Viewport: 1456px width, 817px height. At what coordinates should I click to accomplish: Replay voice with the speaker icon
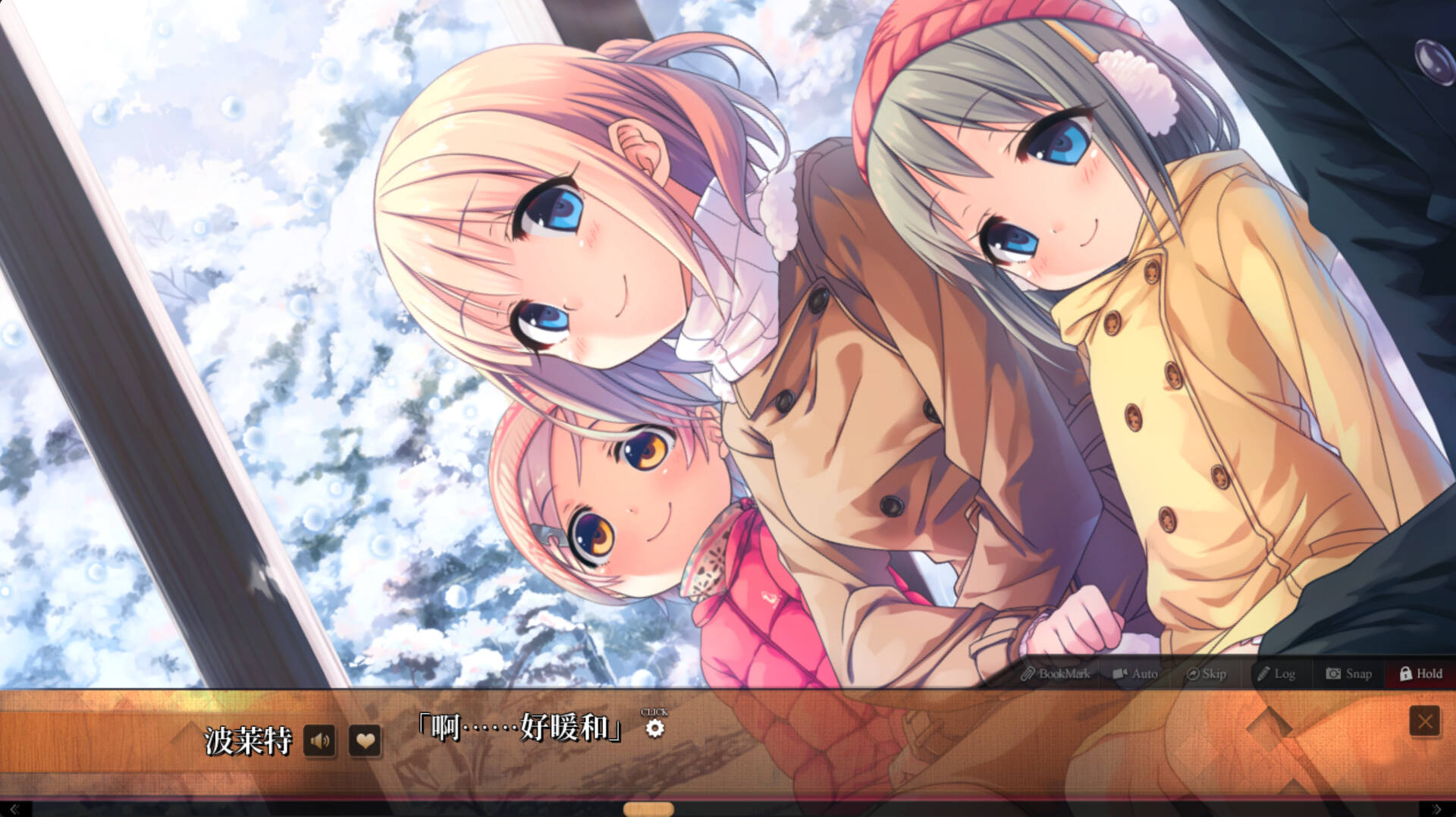319,740
